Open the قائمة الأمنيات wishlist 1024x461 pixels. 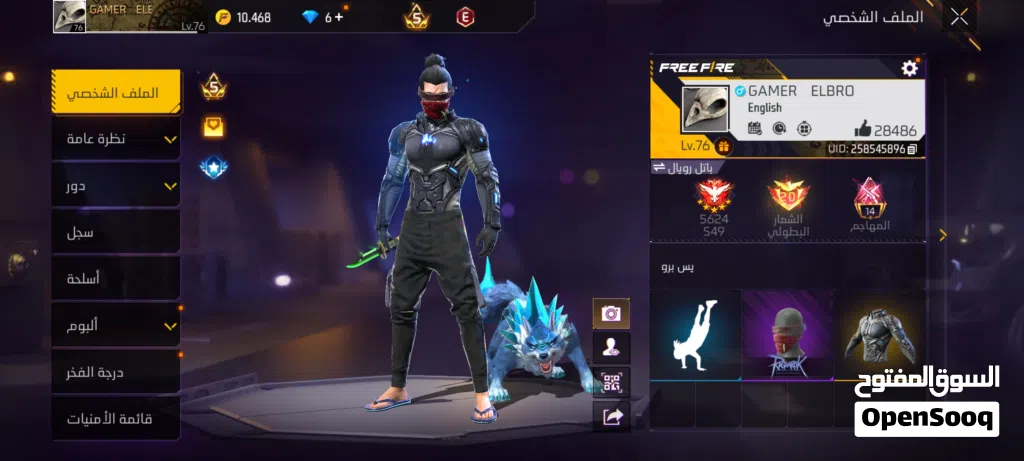click(116, 418)
